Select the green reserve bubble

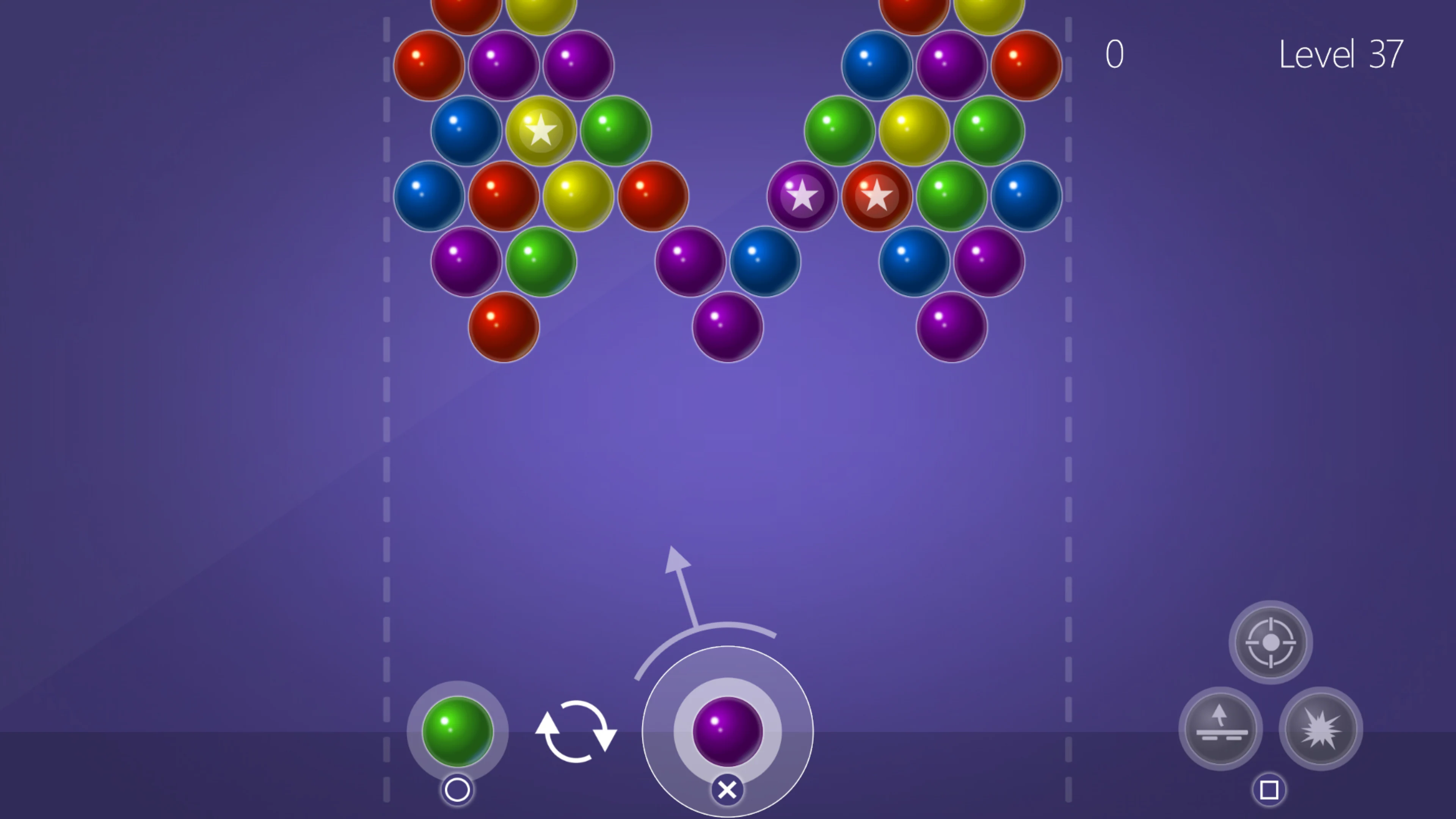457,732
